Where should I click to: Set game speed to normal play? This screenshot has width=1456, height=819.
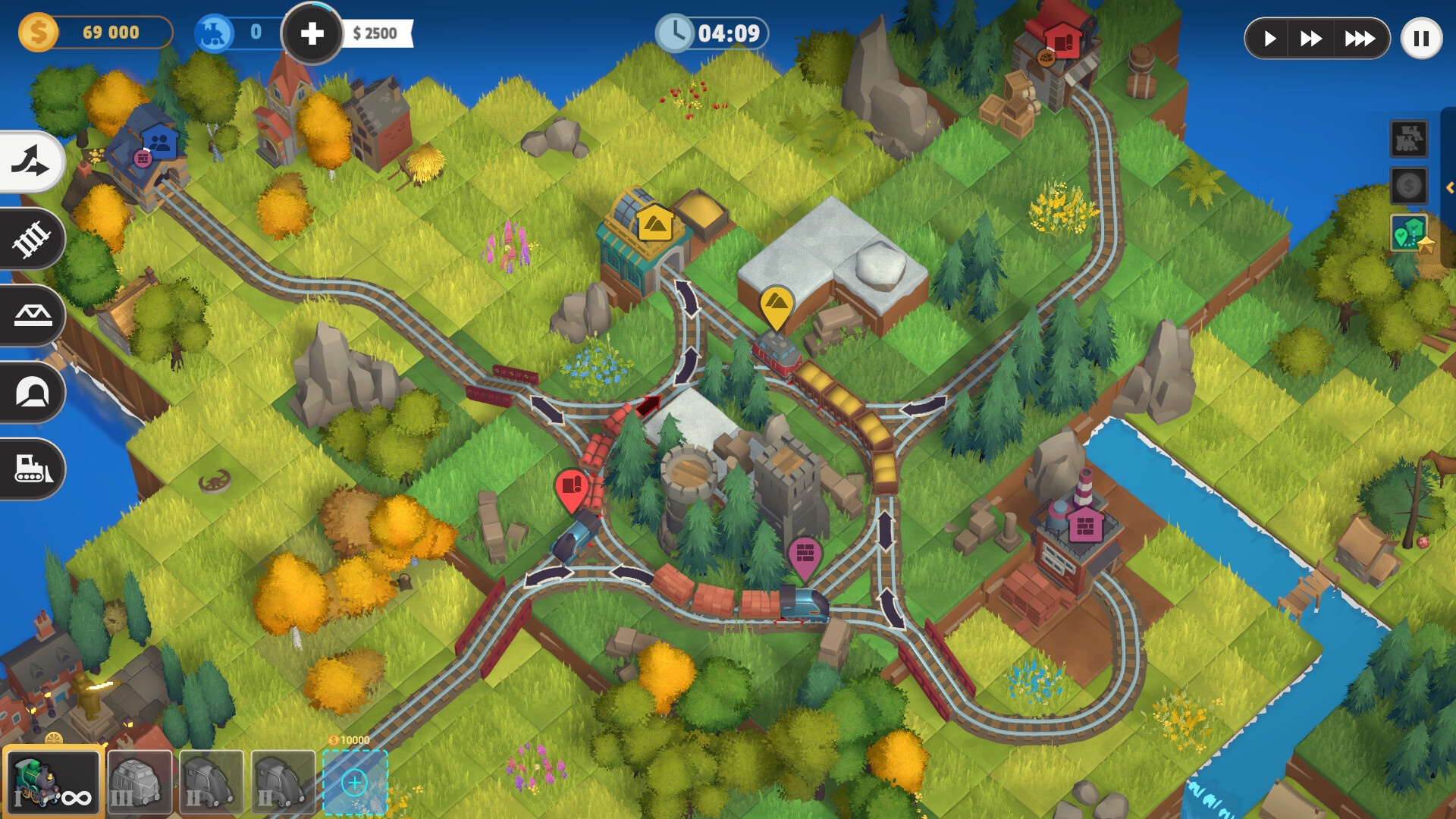[x=1270, y=38]
